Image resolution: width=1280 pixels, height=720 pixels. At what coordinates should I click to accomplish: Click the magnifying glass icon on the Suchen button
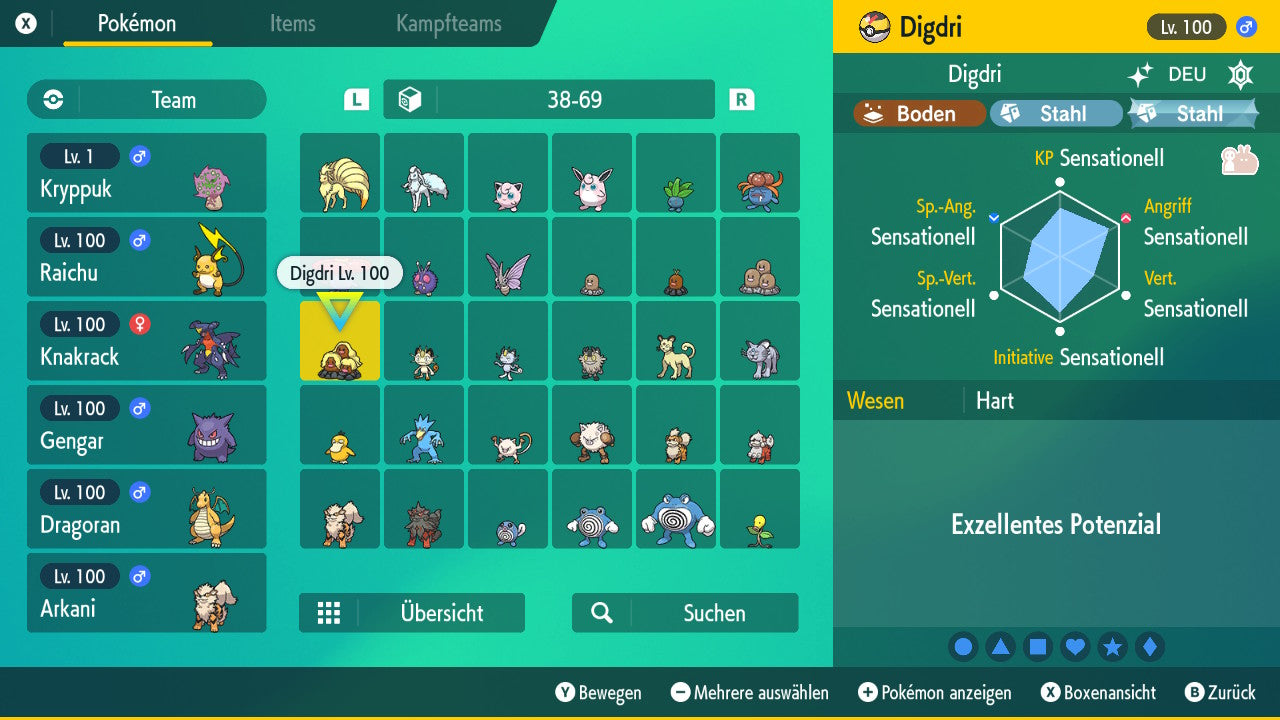601,613
